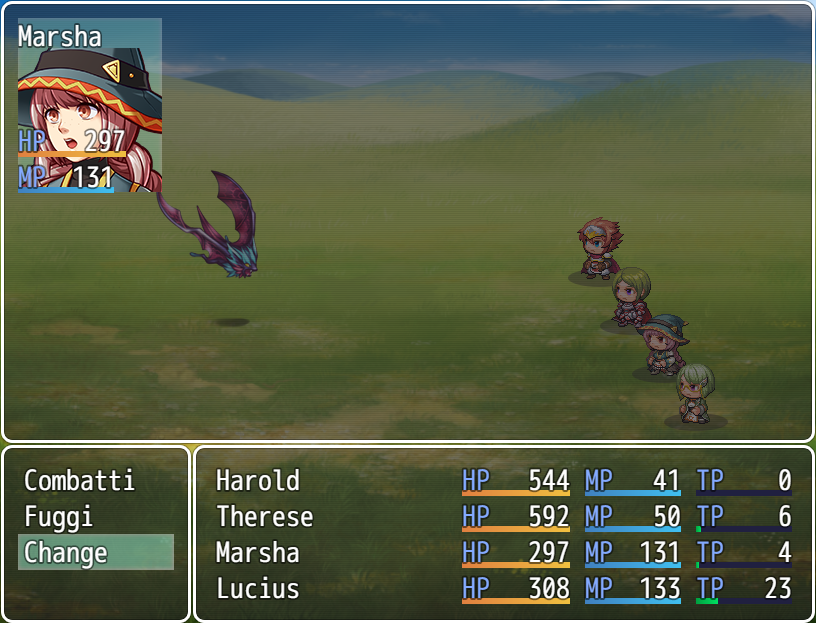The width and height of the screenshot is (816, 623).
Task: Select Therese's party status row
Action: 503,517
